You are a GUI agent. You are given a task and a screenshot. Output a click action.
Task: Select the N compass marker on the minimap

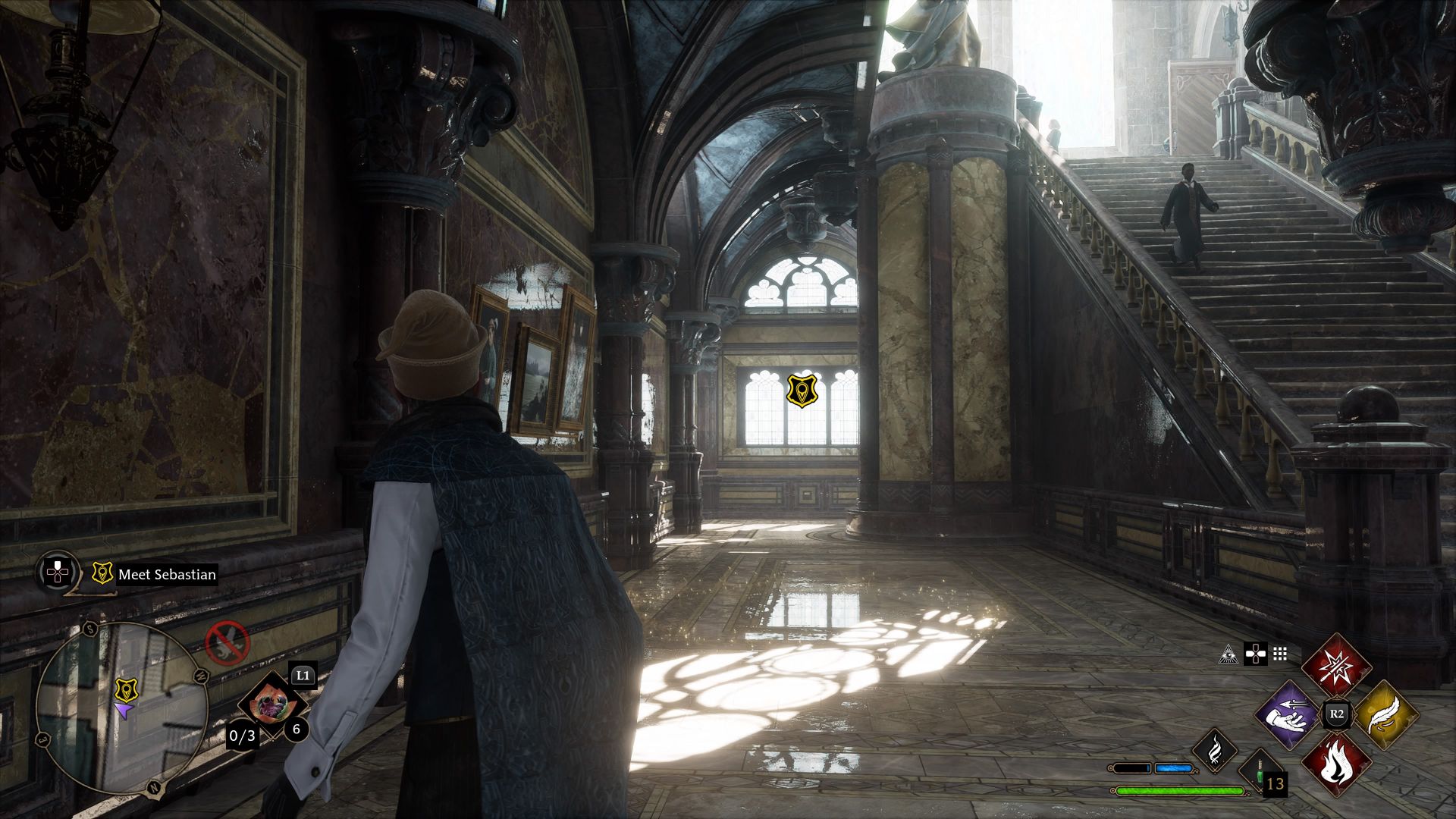(153, 786)
